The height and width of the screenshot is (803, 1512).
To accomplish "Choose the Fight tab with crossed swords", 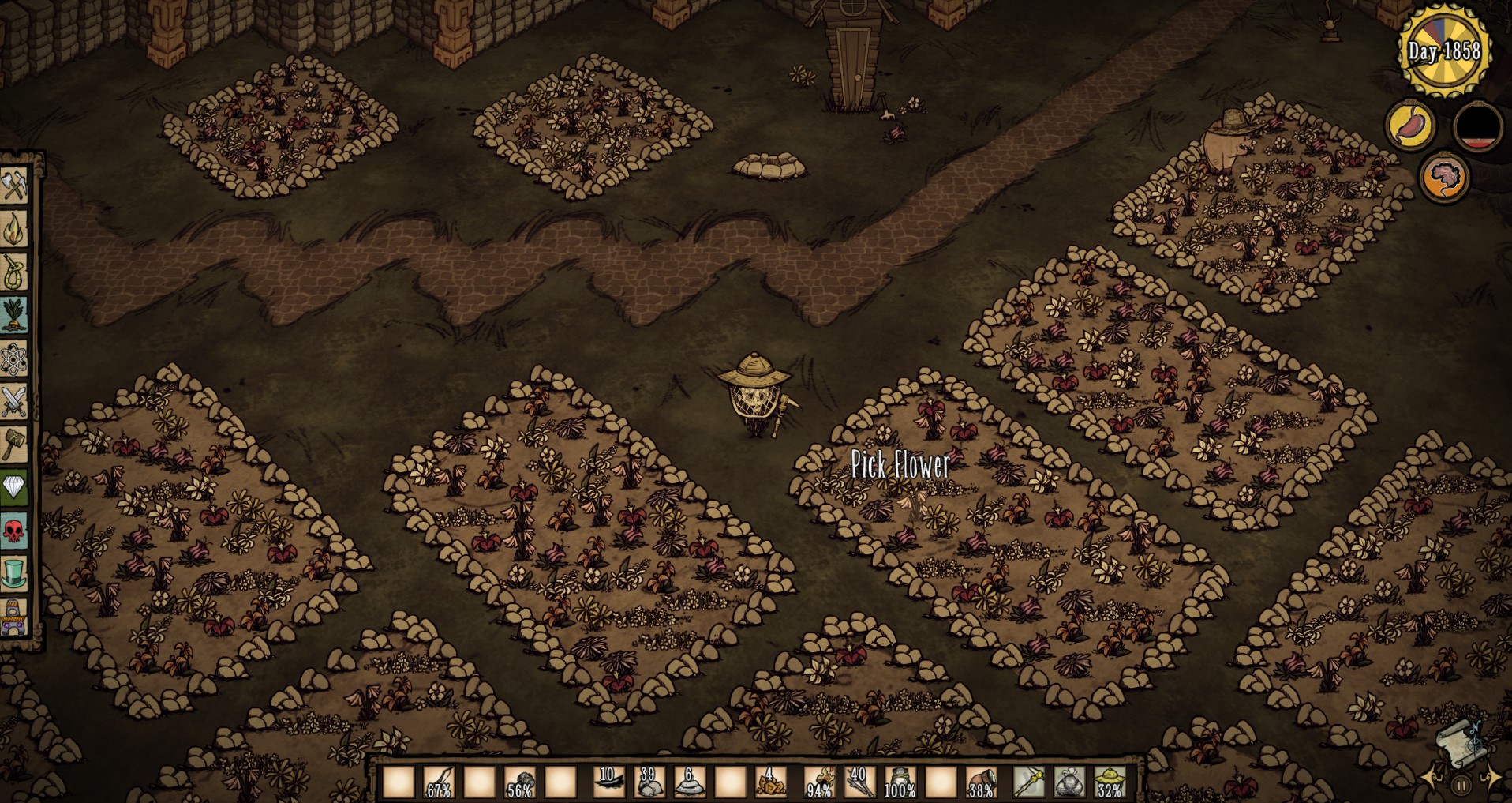I will 14,402.
